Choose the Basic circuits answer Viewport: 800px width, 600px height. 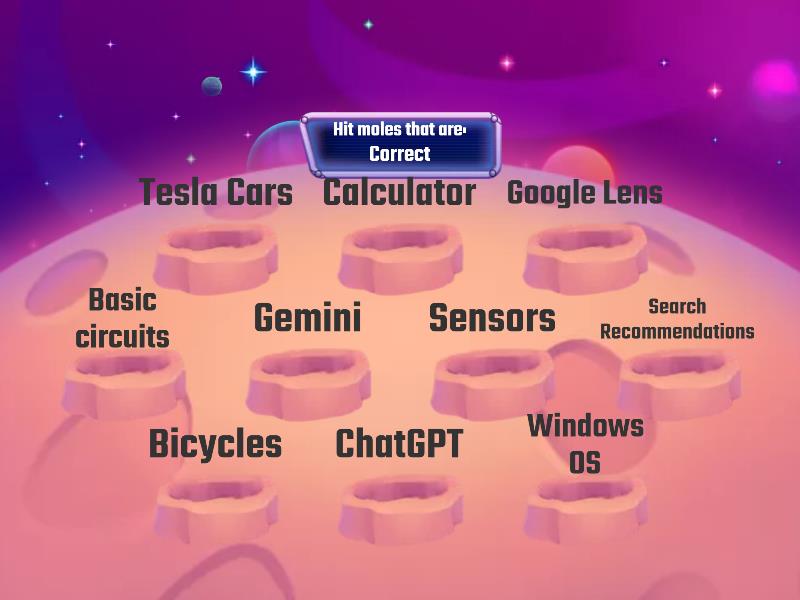pos(123,319)
